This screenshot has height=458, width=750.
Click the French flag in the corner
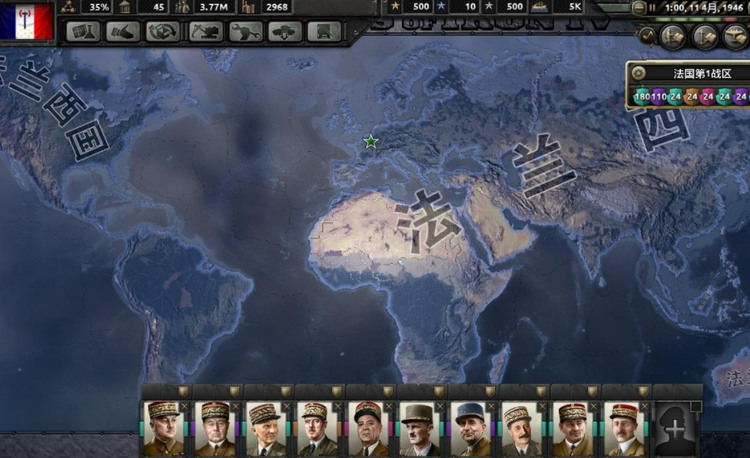[x=26, y=23]
